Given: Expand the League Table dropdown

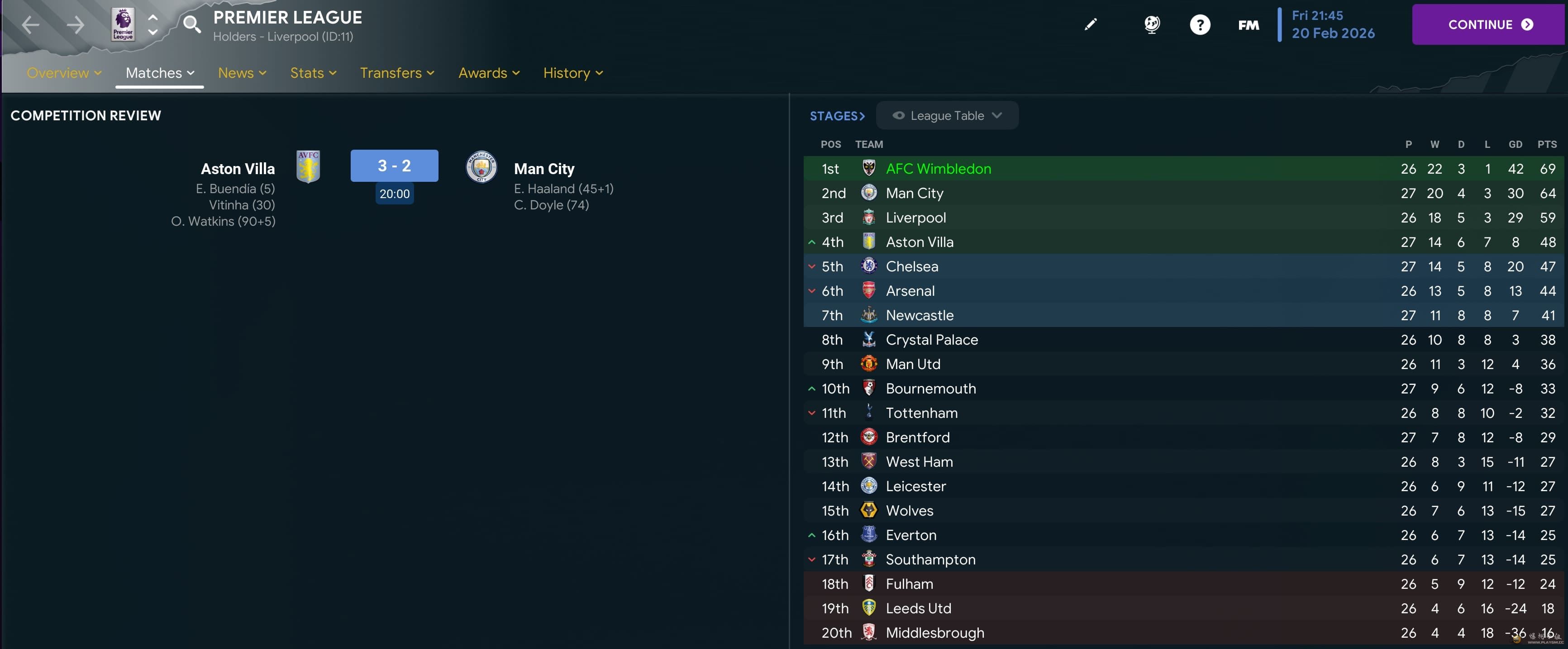Looking at the screenshot, I should (947, 116).
